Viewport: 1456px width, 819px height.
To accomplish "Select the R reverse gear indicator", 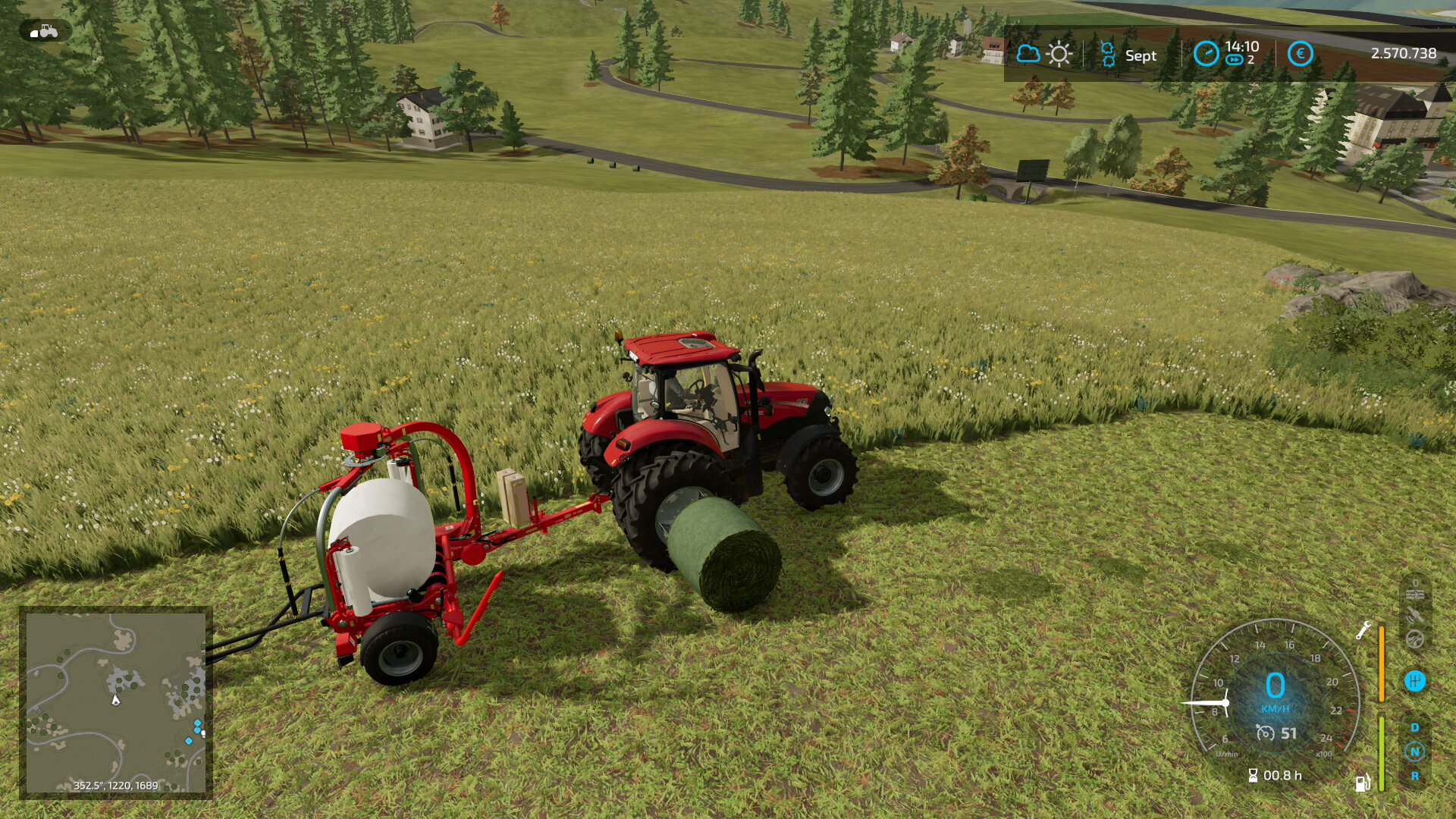I will [x=1414, y=776].
